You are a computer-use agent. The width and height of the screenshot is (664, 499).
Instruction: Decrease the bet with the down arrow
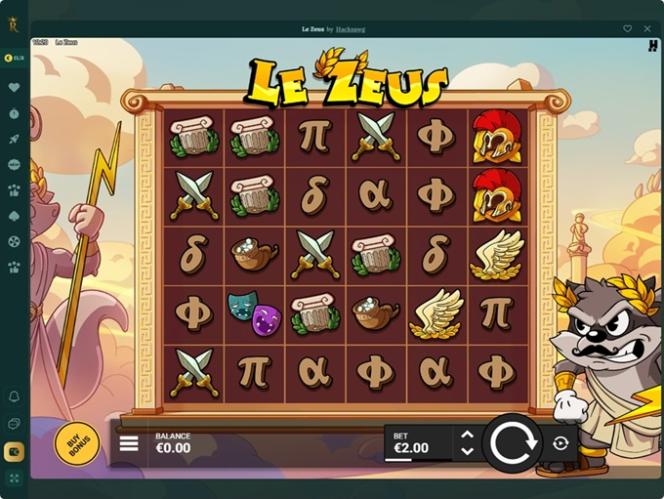click(465, 452)
